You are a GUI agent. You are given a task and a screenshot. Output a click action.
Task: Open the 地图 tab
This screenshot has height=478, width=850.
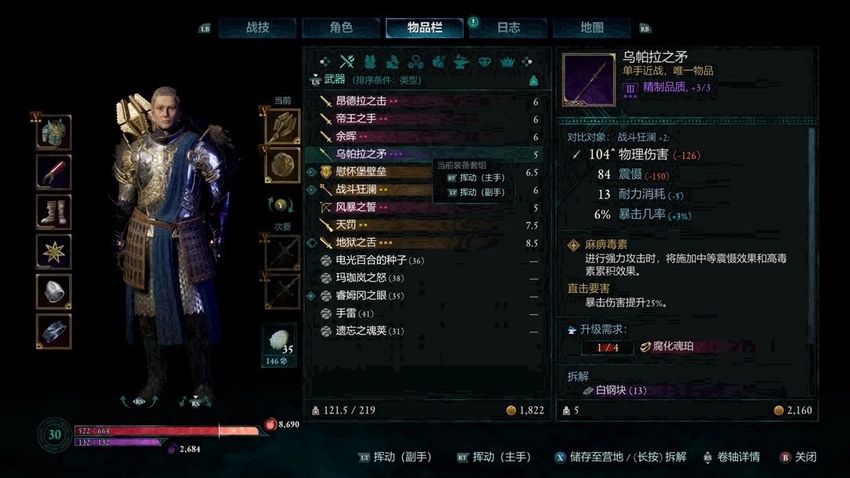coord(592,28)
